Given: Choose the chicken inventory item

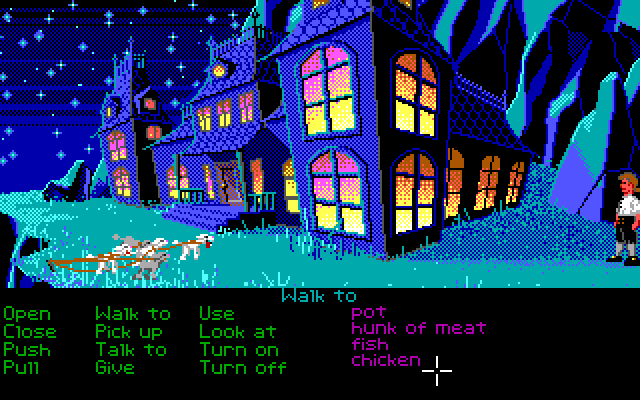Looking at the screenshot, I should point(385,360).
